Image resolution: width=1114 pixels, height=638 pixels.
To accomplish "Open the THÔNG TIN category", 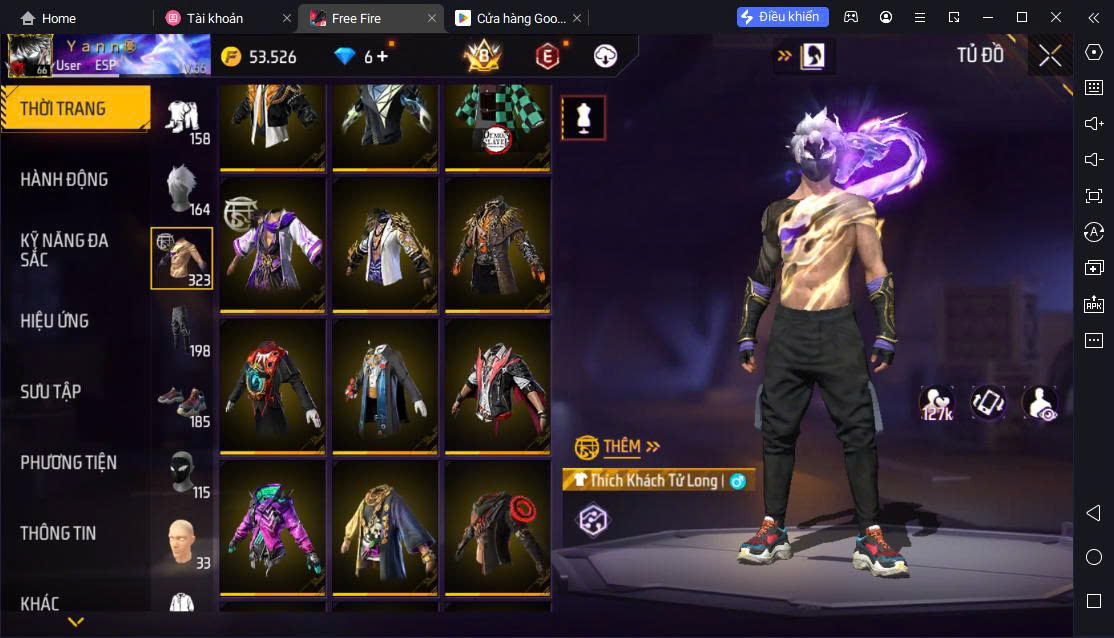I will (58, 534).
